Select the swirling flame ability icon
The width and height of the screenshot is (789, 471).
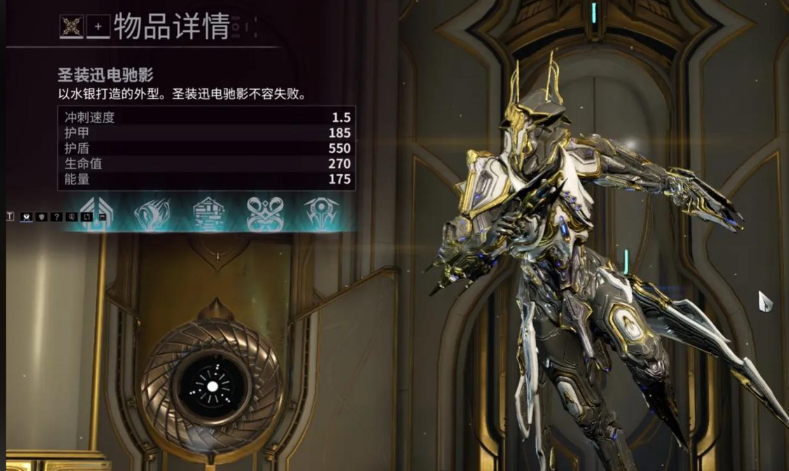[x=153, y=213]
